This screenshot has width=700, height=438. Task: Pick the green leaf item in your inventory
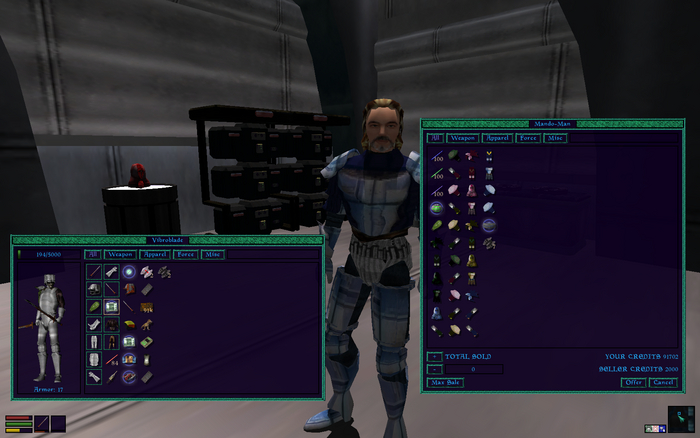pos(94,307)
